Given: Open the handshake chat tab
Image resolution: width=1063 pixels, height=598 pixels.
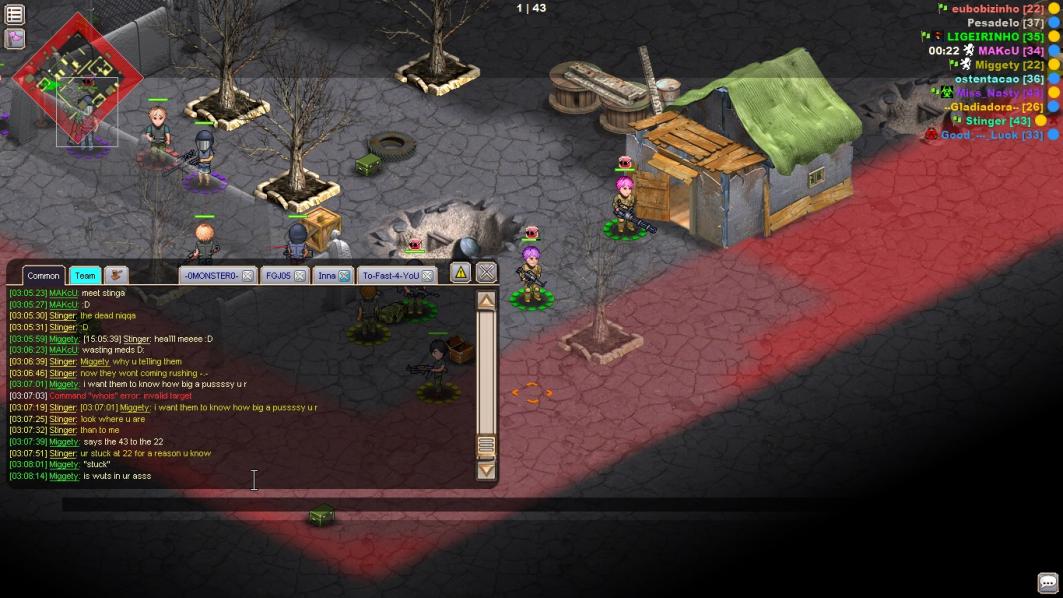Looking at the screenshot, I should point(116,275).
